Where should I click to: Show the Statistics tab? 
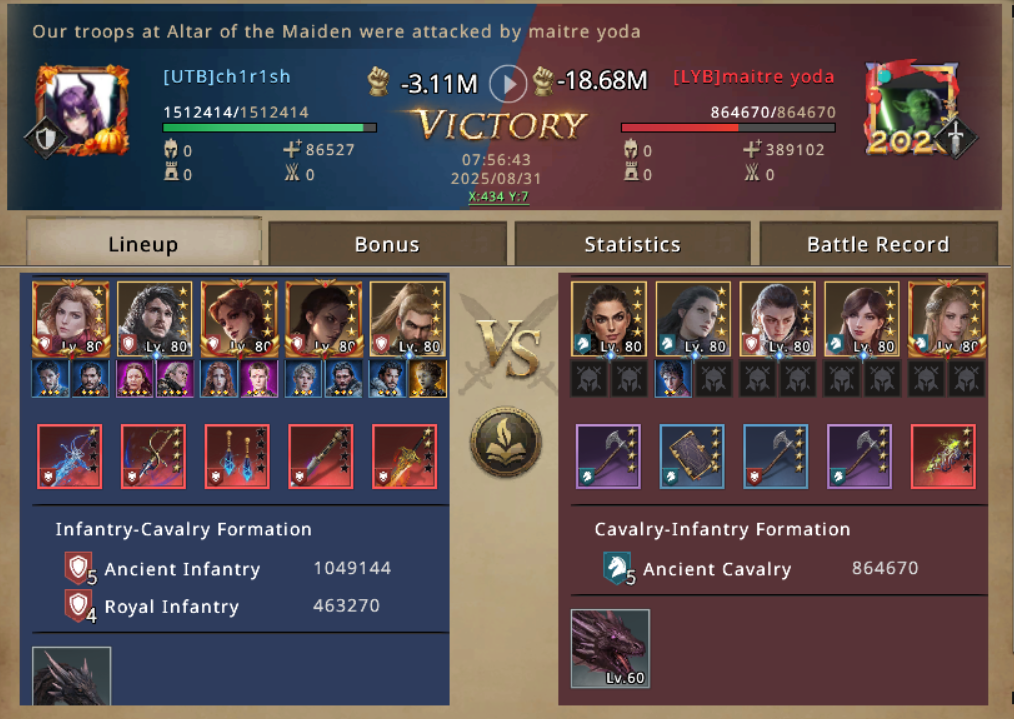632,244
